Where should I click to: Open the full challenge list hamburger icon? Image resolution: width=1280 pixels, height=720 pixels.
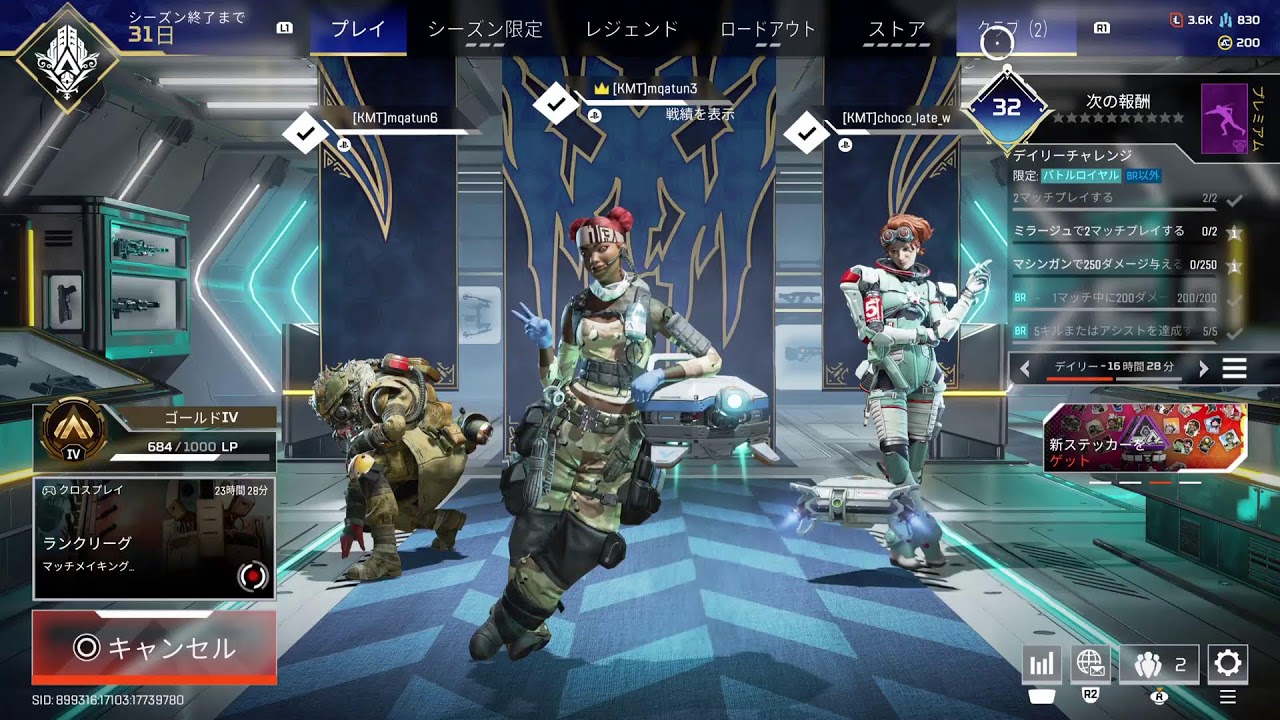(1236, 368)
